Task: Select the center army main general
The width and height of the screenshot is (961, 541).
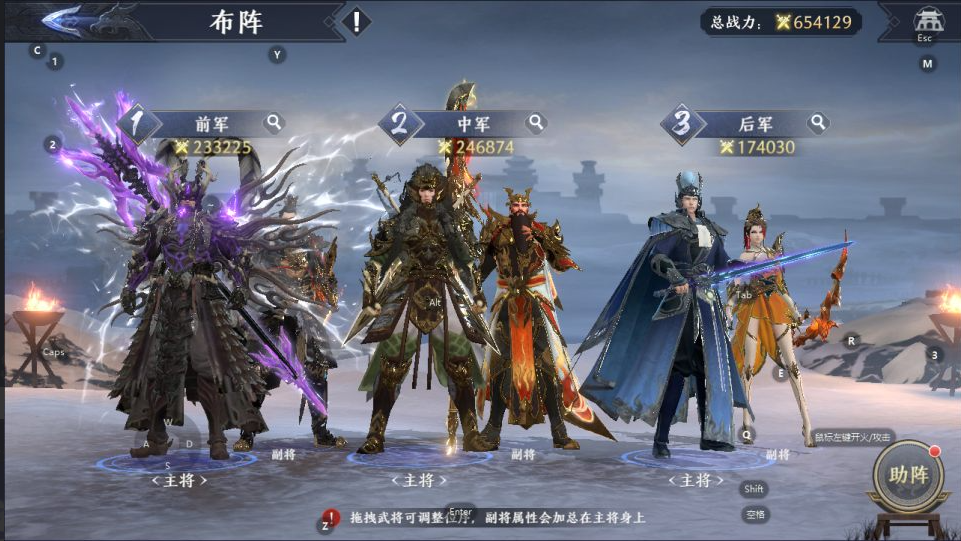Action: point(420,310)
